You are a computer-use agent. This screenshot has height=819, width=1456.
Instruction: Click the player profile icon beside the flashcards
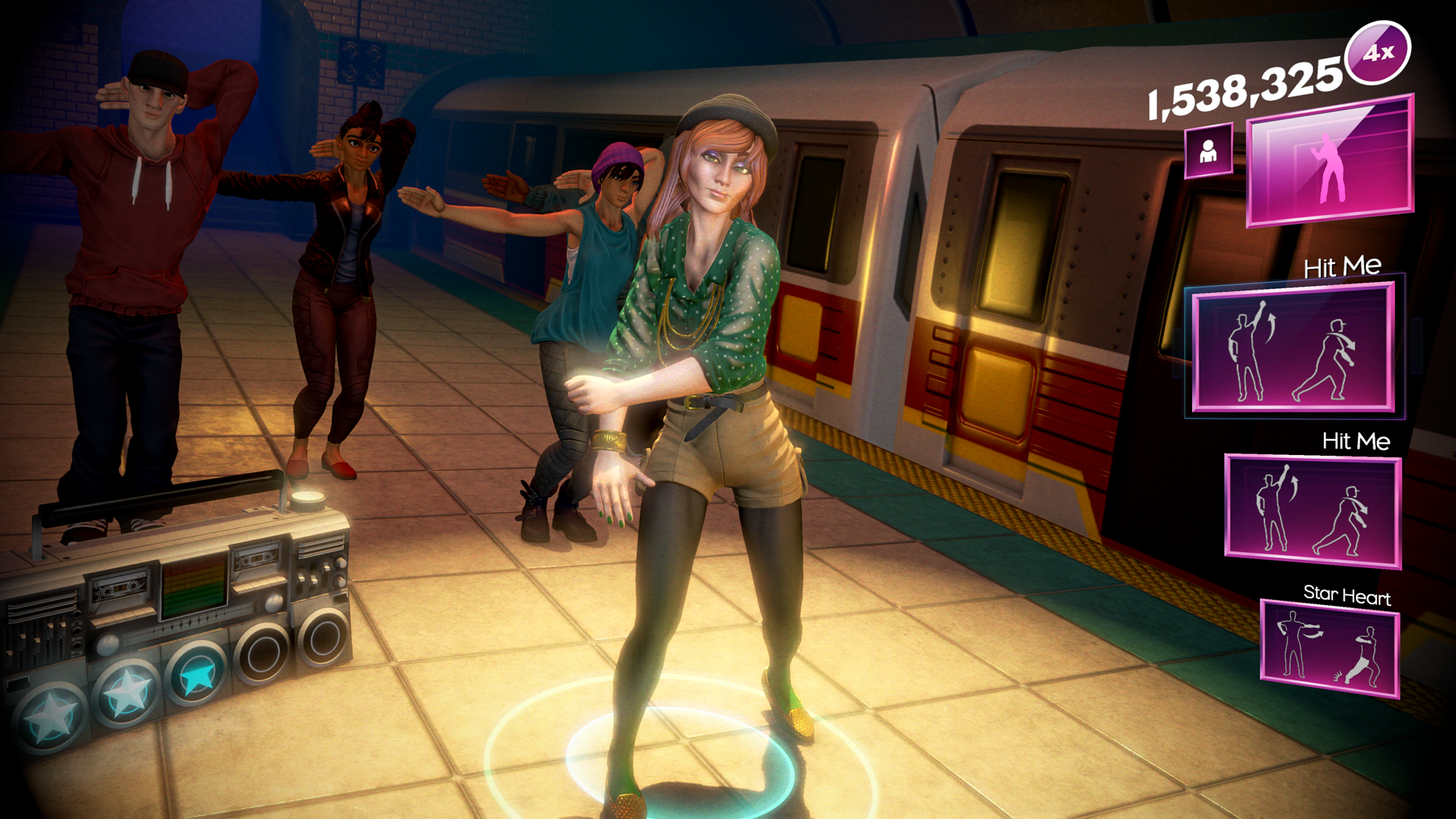[x=1209, y=151]
